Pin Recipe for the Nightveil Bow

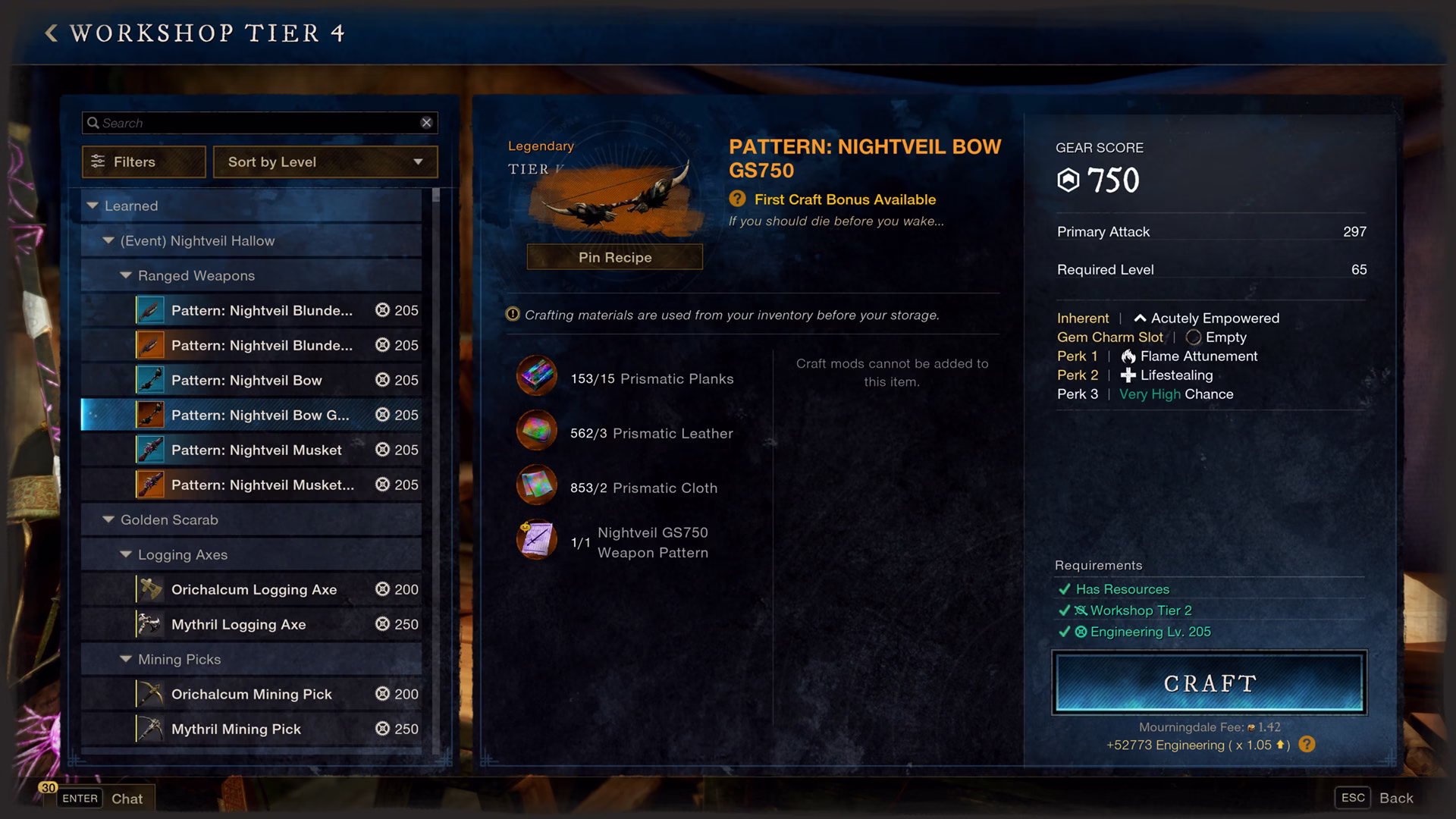coord(614,257)
